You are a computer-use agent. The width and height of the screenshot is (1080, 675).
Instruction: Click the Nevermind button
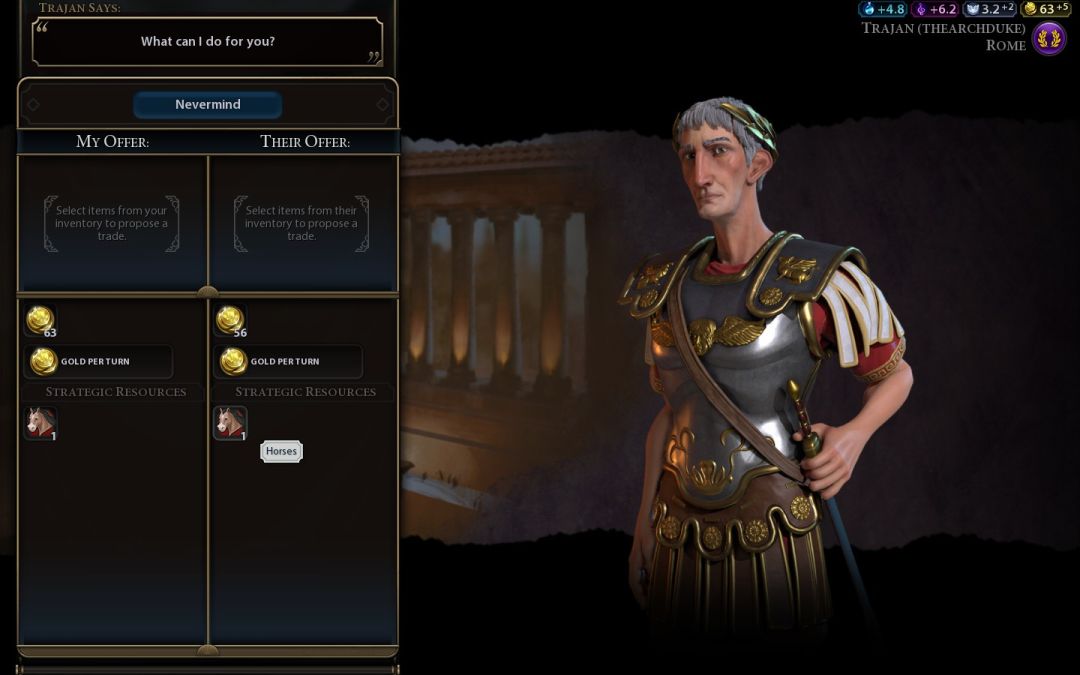pyautogui.click(x=208, y=105)
